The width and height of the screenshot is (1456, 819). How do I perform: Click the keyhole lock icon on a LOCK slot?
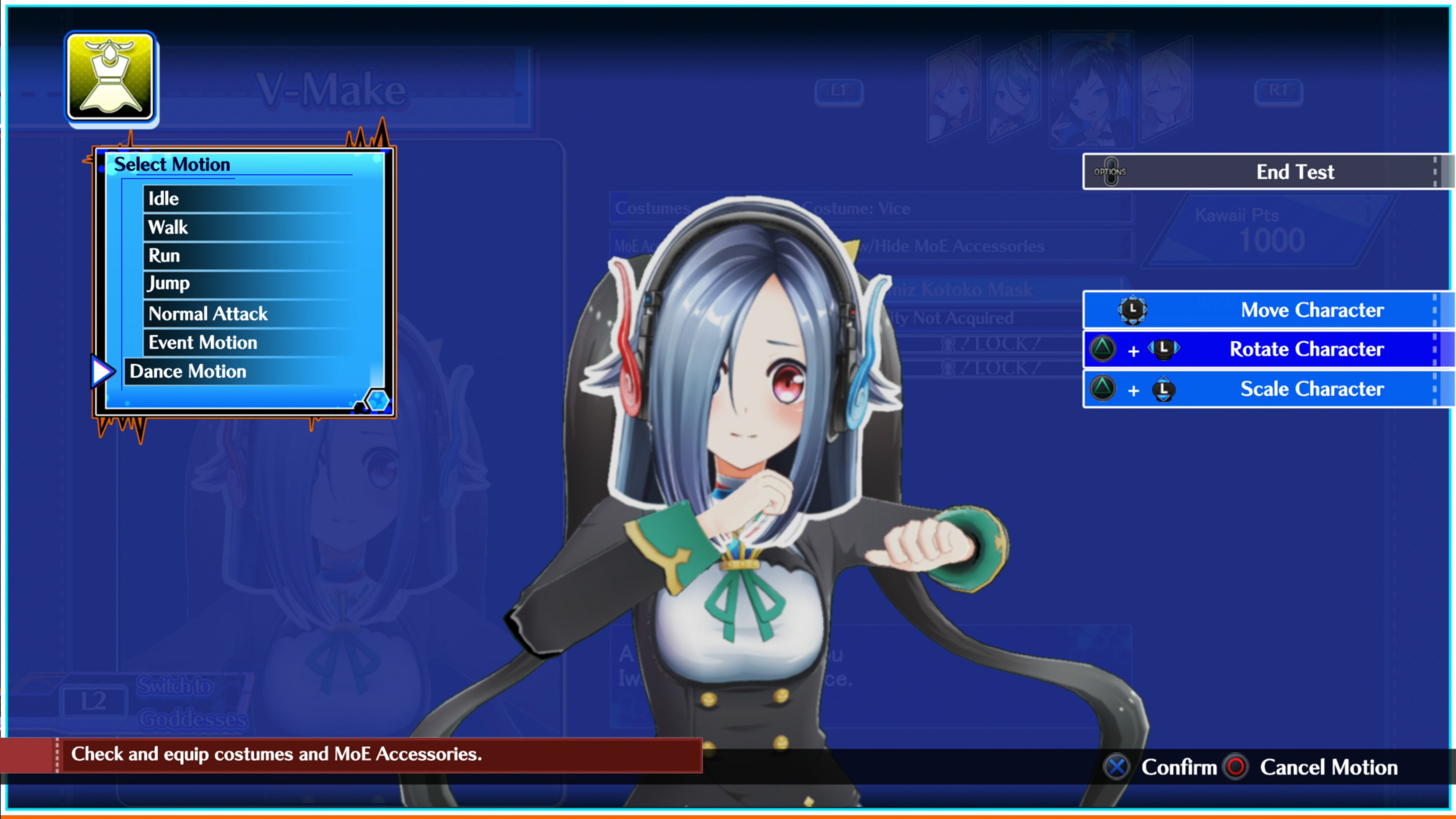[947, 345]
